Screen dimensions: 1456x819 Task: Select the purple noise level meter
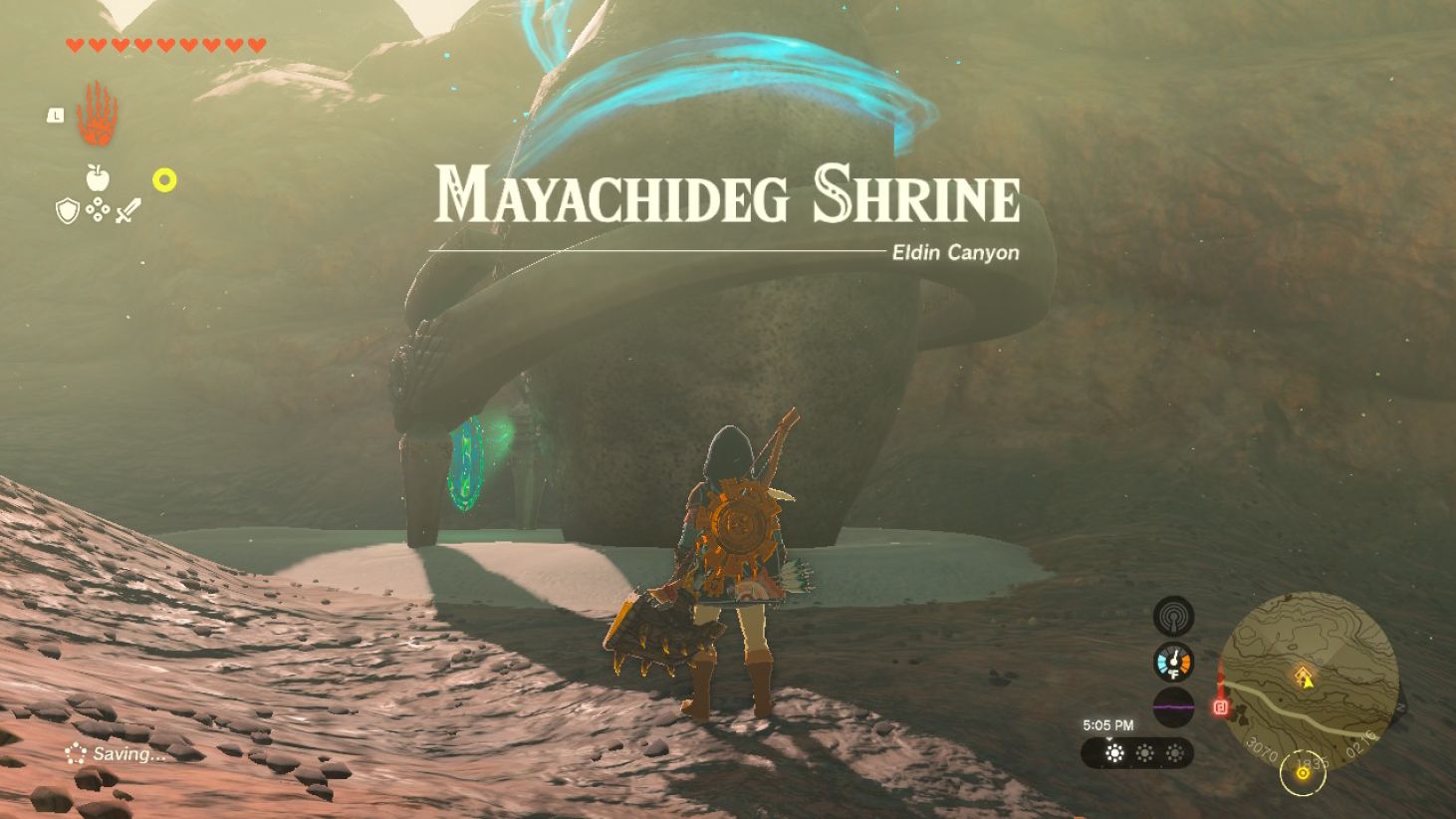tap(1172, 707)
